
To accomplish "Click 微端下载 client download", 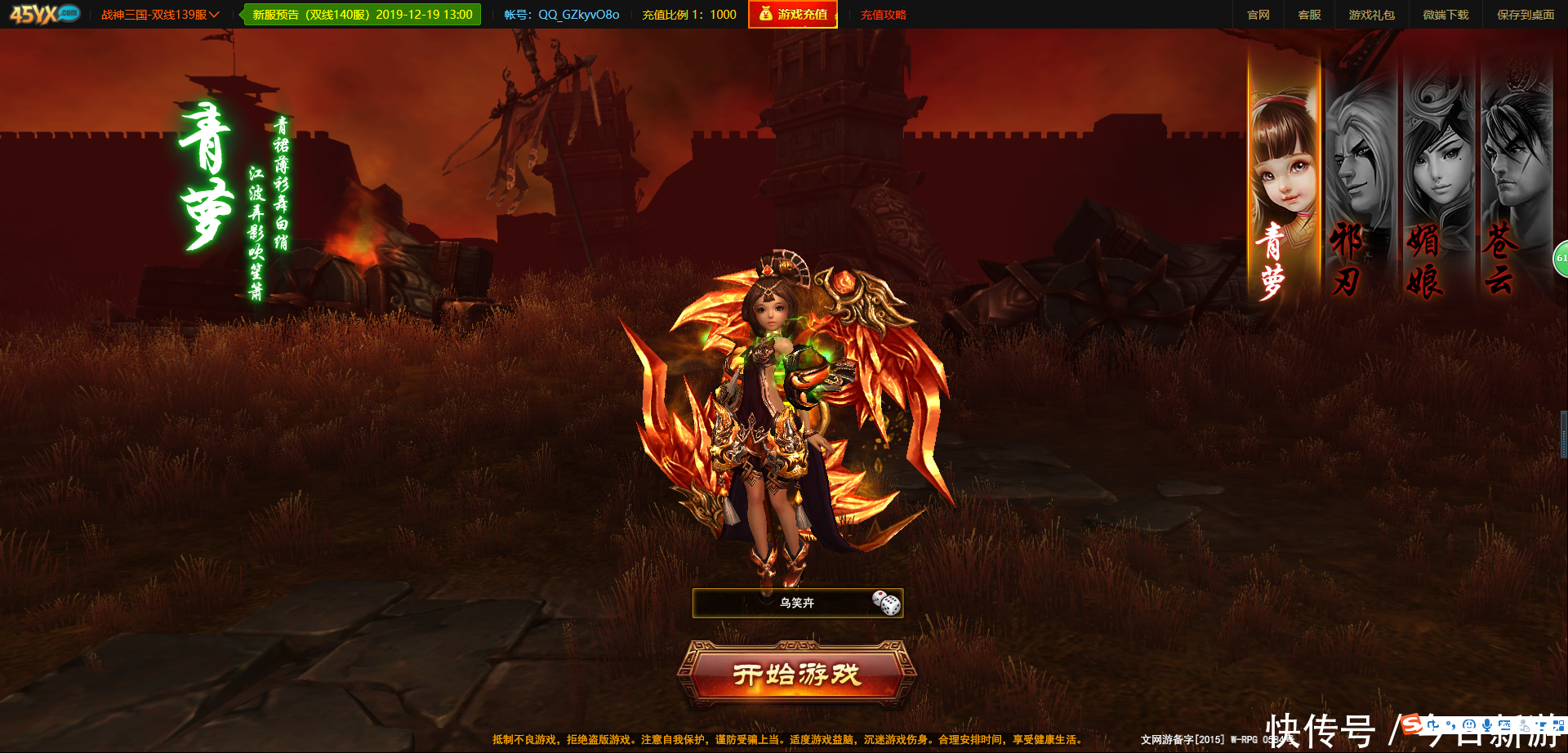I will [1445, 15].
